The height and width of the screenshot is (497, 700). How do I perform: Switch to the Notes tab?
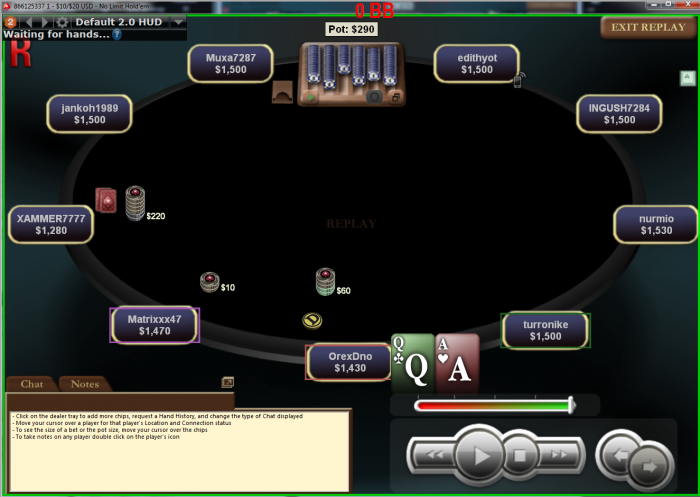tap(85, 384)
